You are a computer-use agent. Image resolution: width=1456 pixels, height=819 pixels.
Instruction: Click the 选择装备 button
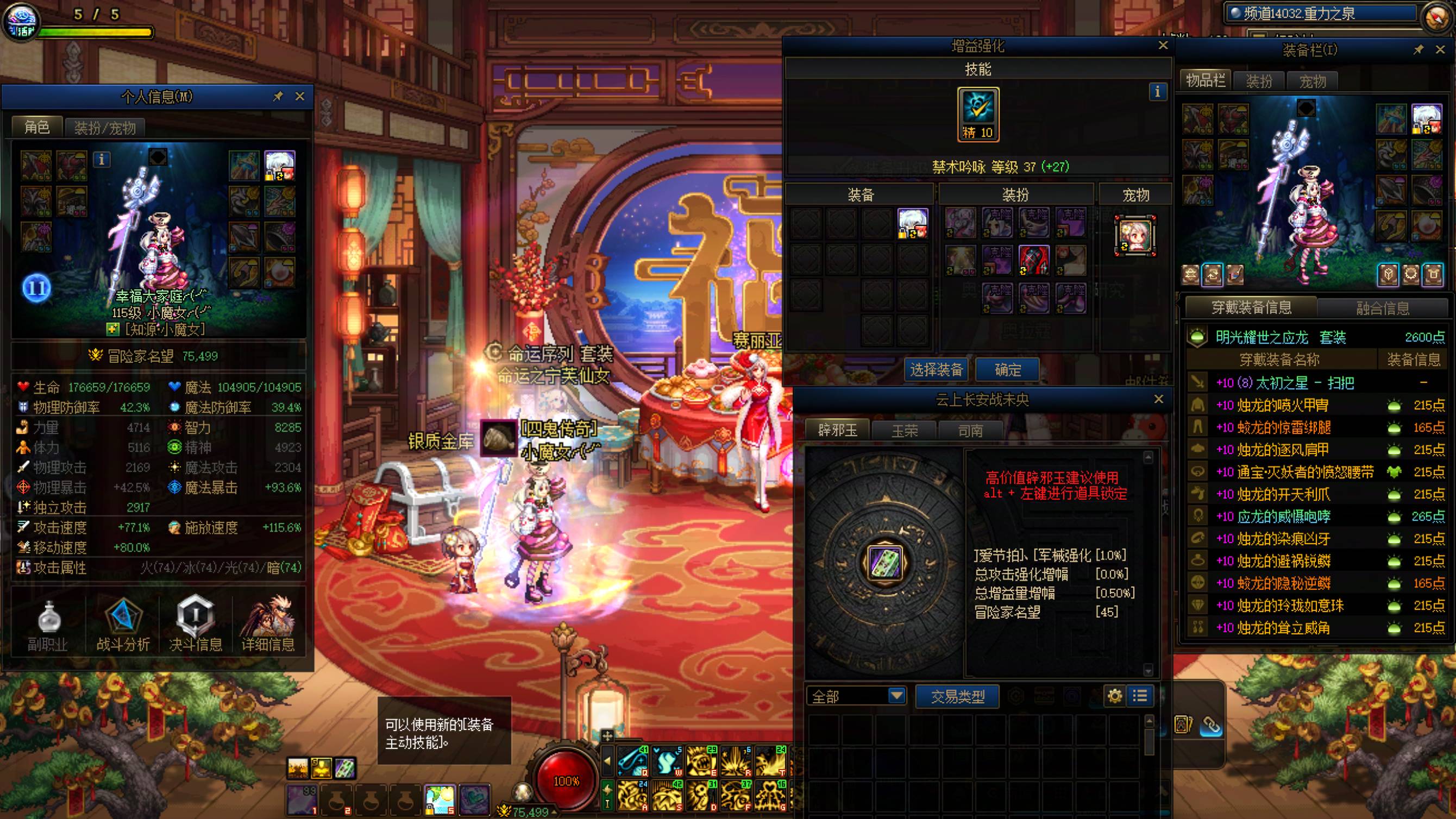[x=936, y=370]
